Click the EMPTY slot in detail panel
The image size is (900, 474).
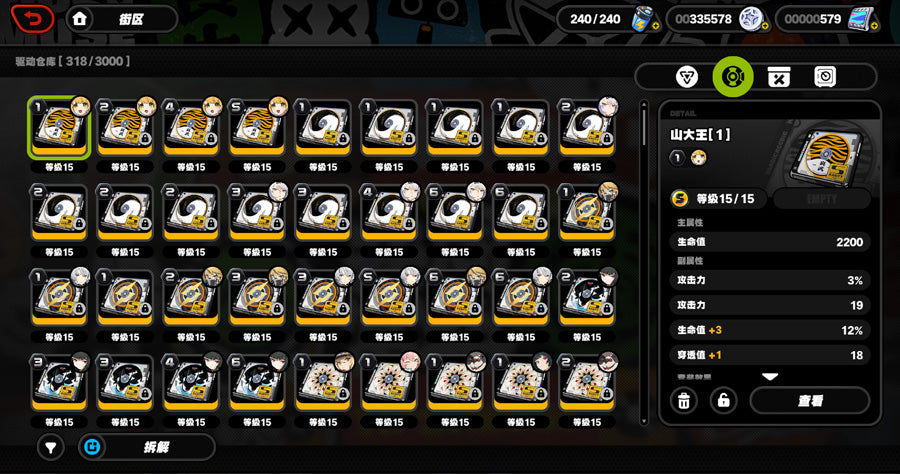[x=820, y=199]
